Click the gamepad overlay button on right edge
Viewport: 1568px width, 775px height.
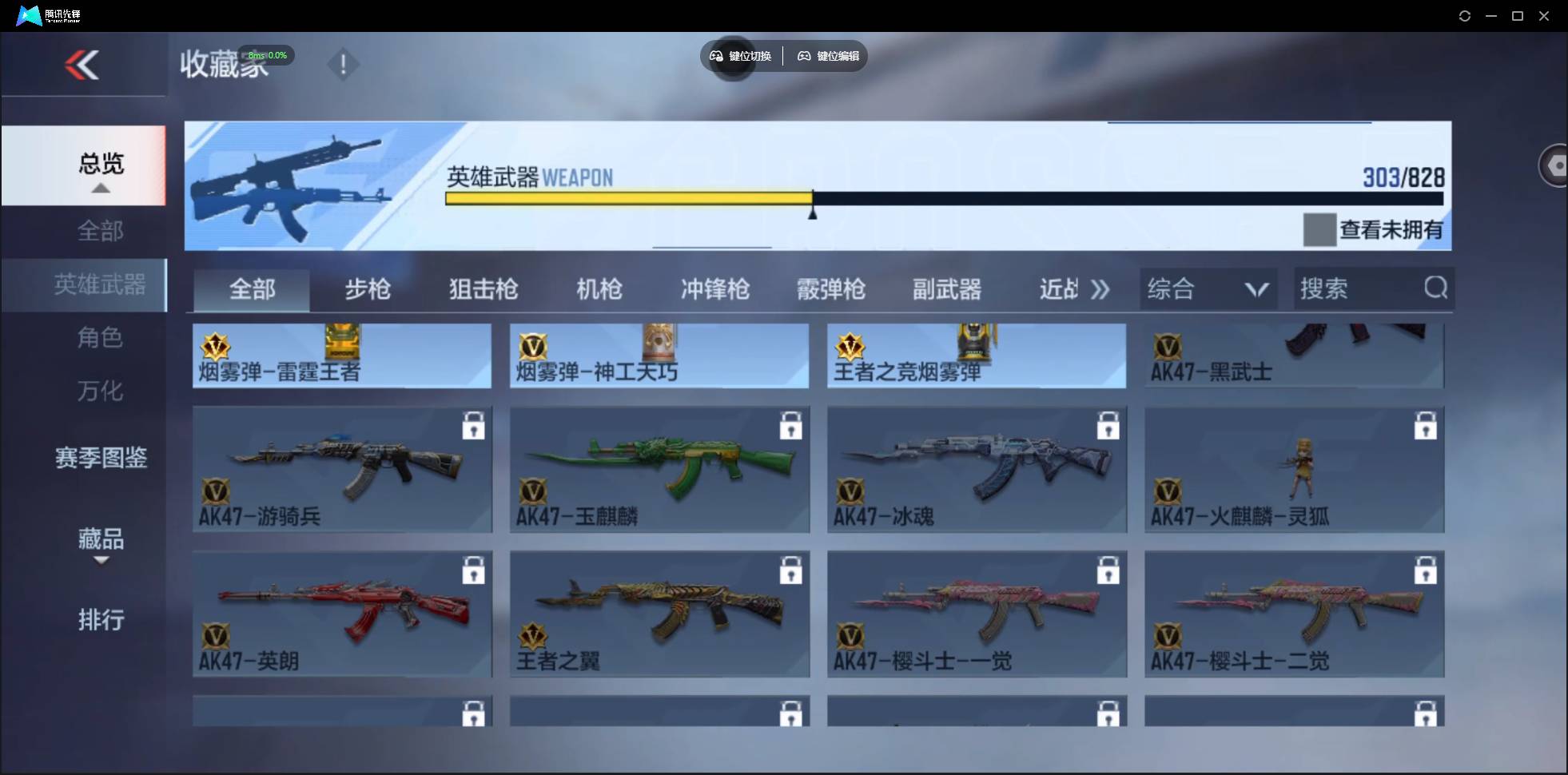click(1554, 165)
